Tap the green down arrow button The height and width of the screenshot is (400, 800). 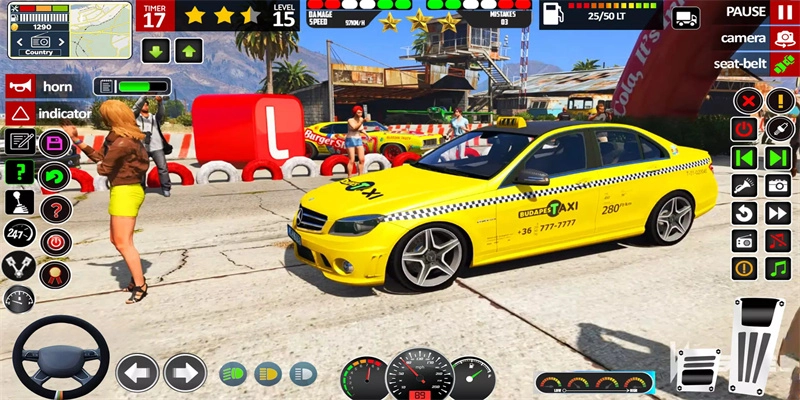pos(156,50)
